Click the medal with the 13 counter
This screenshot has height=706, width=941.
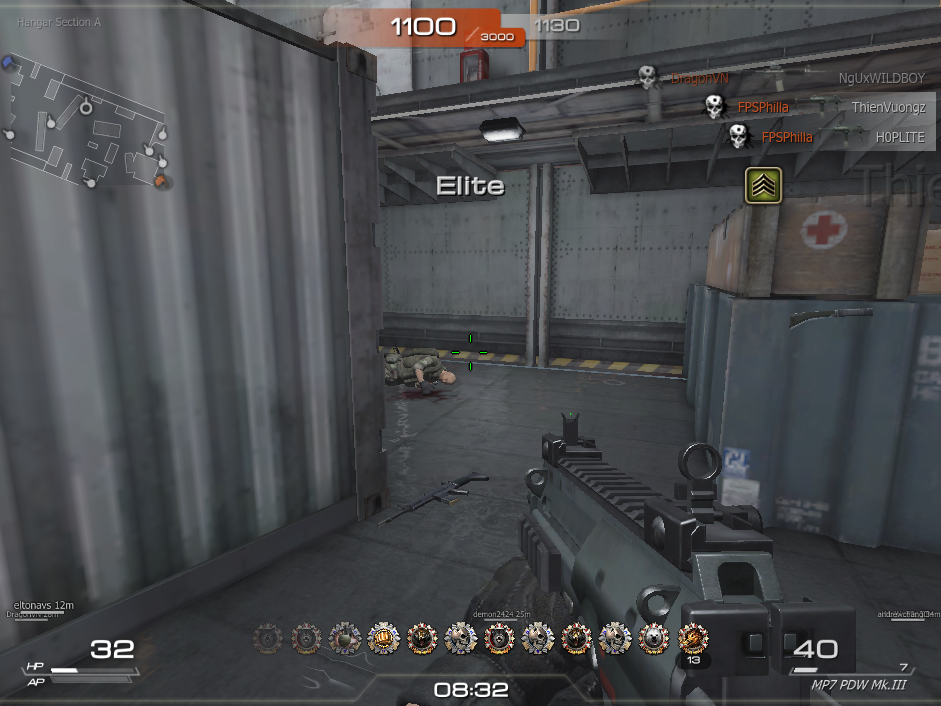point(693,639)
